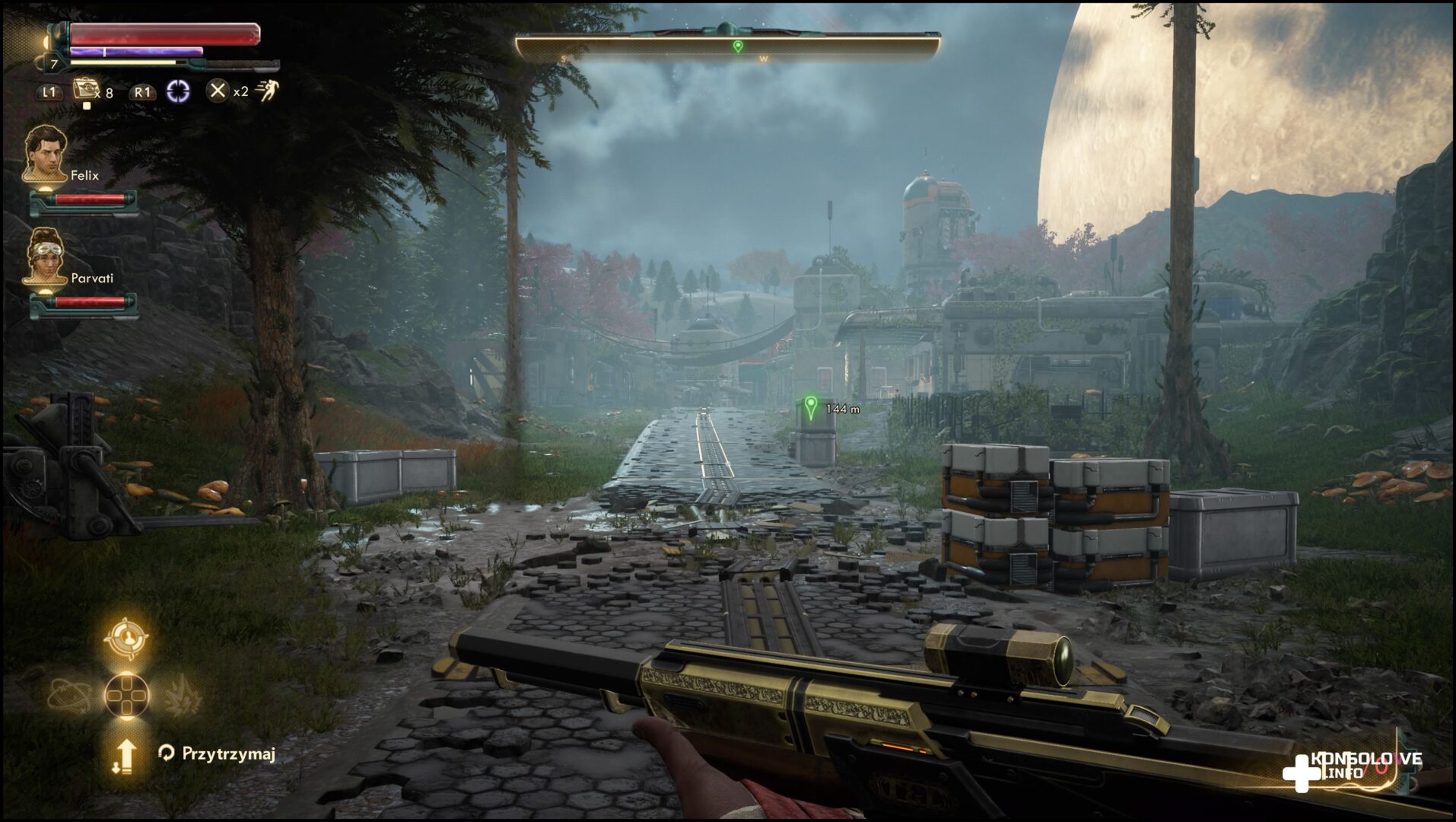The height and width of the screenshot is (822, 1456).
Task: Trigger the faded orbit-swirl companion ability icon
Action: point(69,695)
